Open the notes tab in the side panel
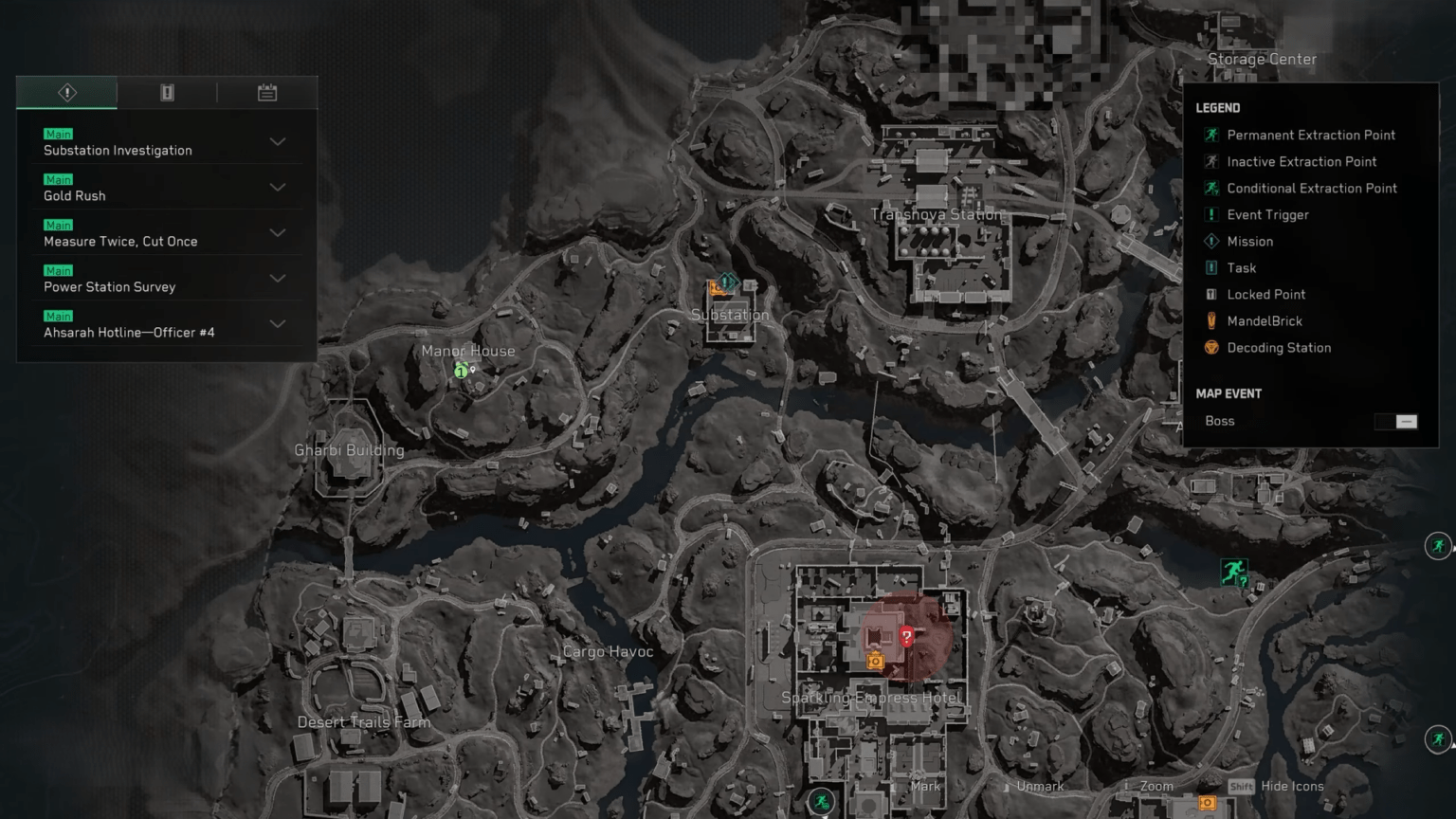Screen dimensions: 1456x819 (x=267, y=92)
